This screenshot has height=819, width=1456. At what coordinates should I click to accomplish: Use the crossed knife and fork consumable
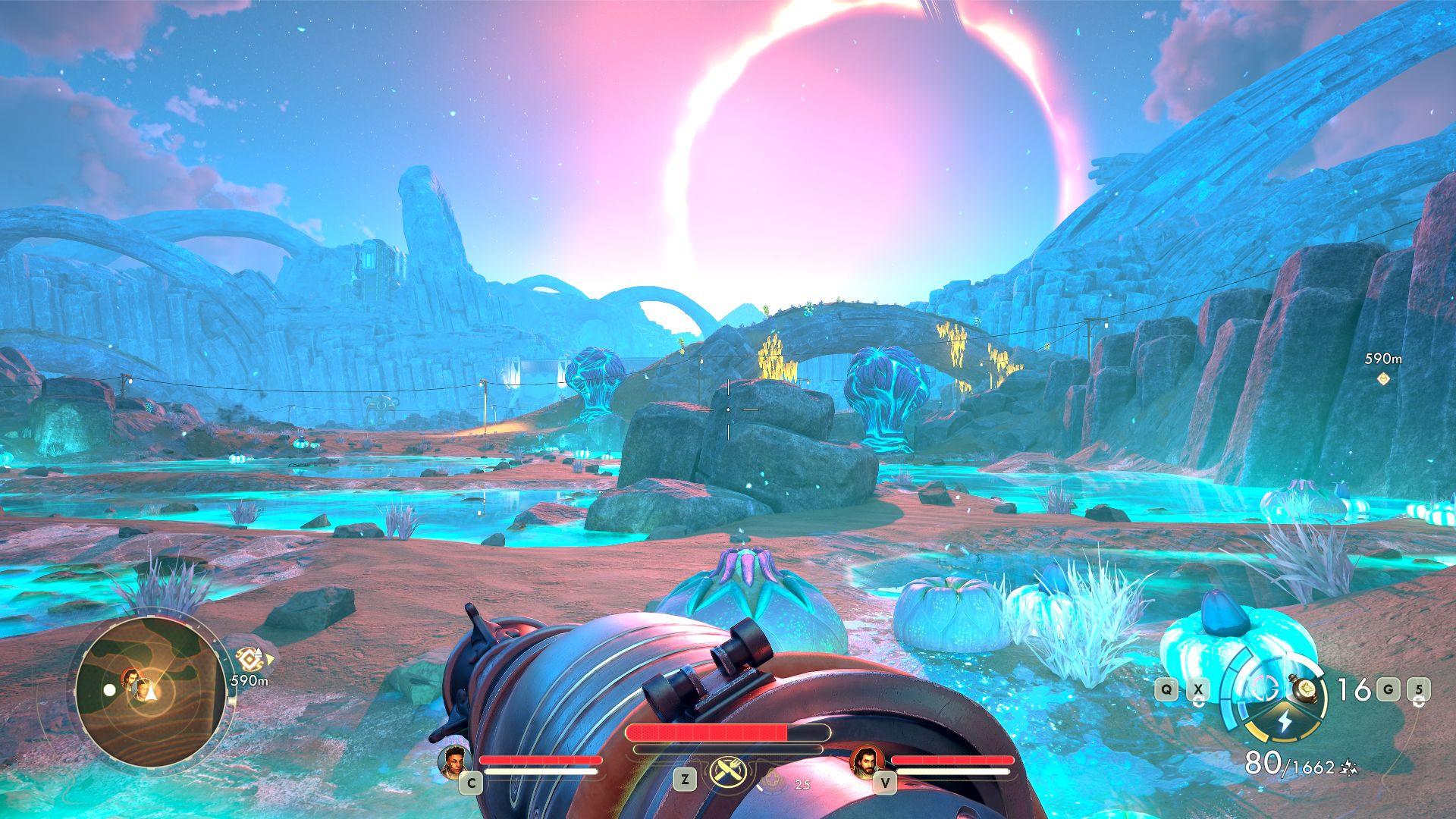point(727,773)
